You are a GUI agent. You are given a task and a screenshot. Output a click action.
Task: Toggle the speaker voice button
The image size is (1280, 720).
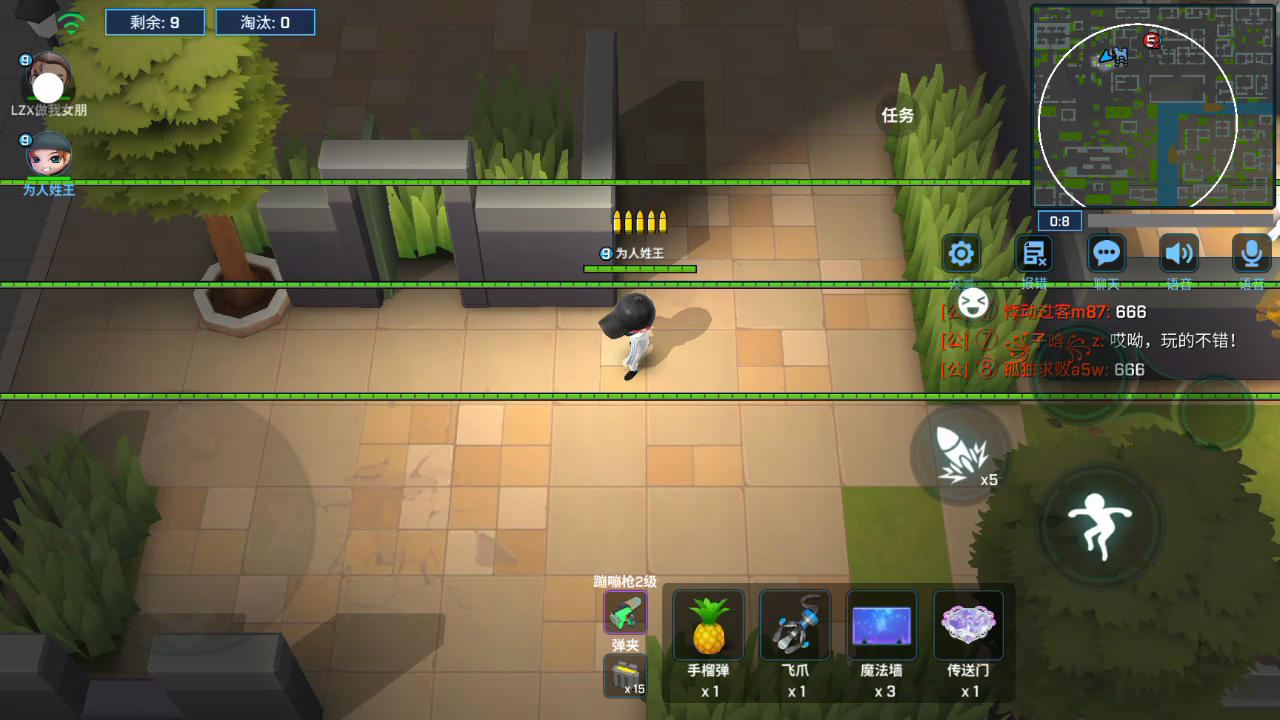(1179, 253)
